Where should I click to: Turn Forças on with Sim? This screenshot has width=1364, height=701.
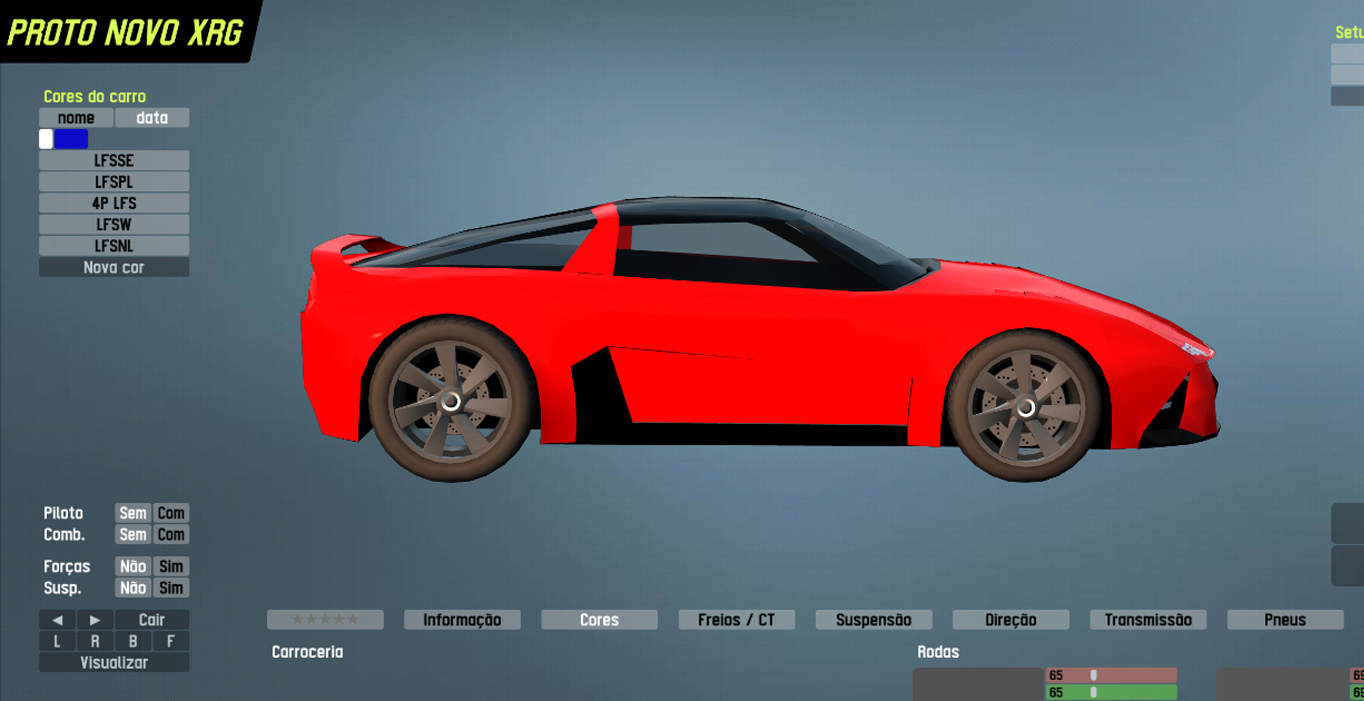(171, 567)
